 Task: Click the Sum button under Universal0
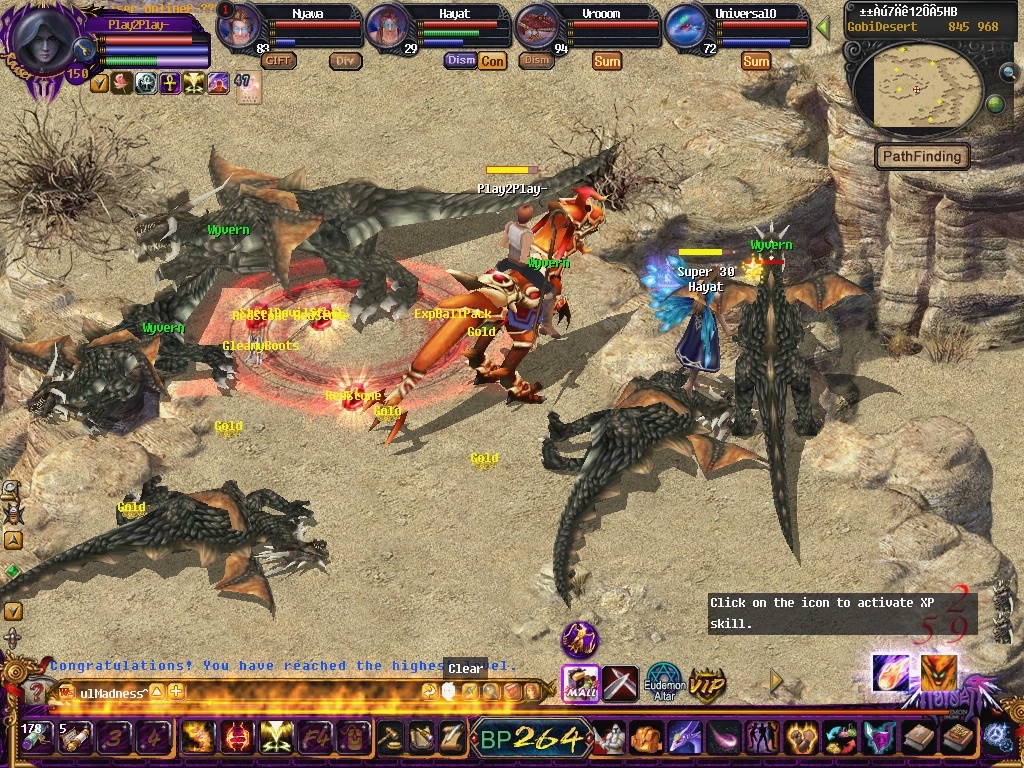pos(756,61)
